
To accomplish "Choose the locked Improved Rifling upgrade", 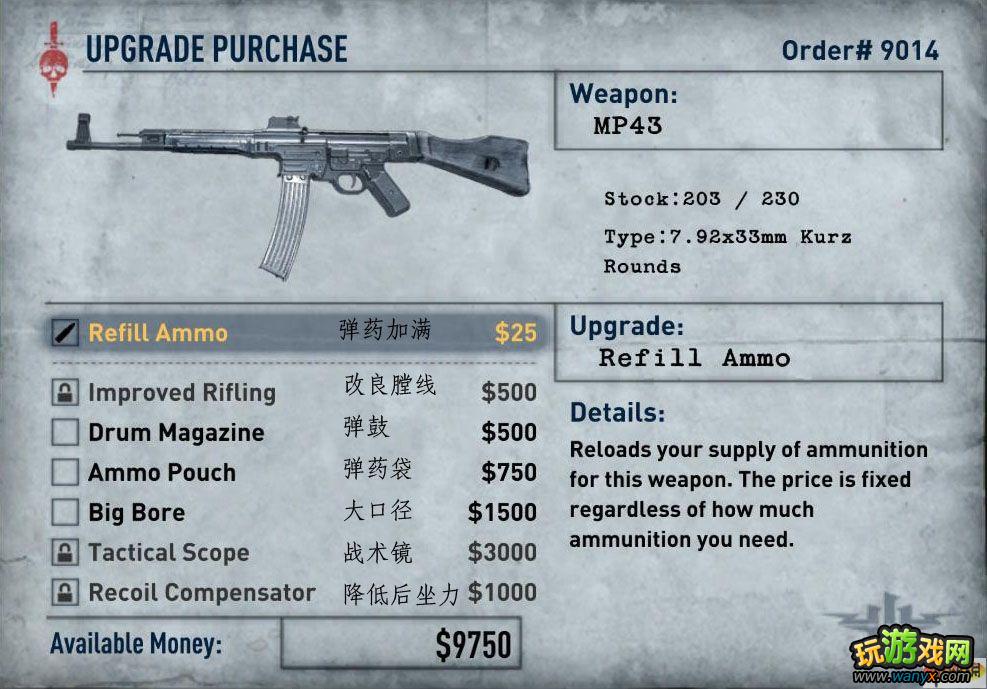I will click(181, 393).
